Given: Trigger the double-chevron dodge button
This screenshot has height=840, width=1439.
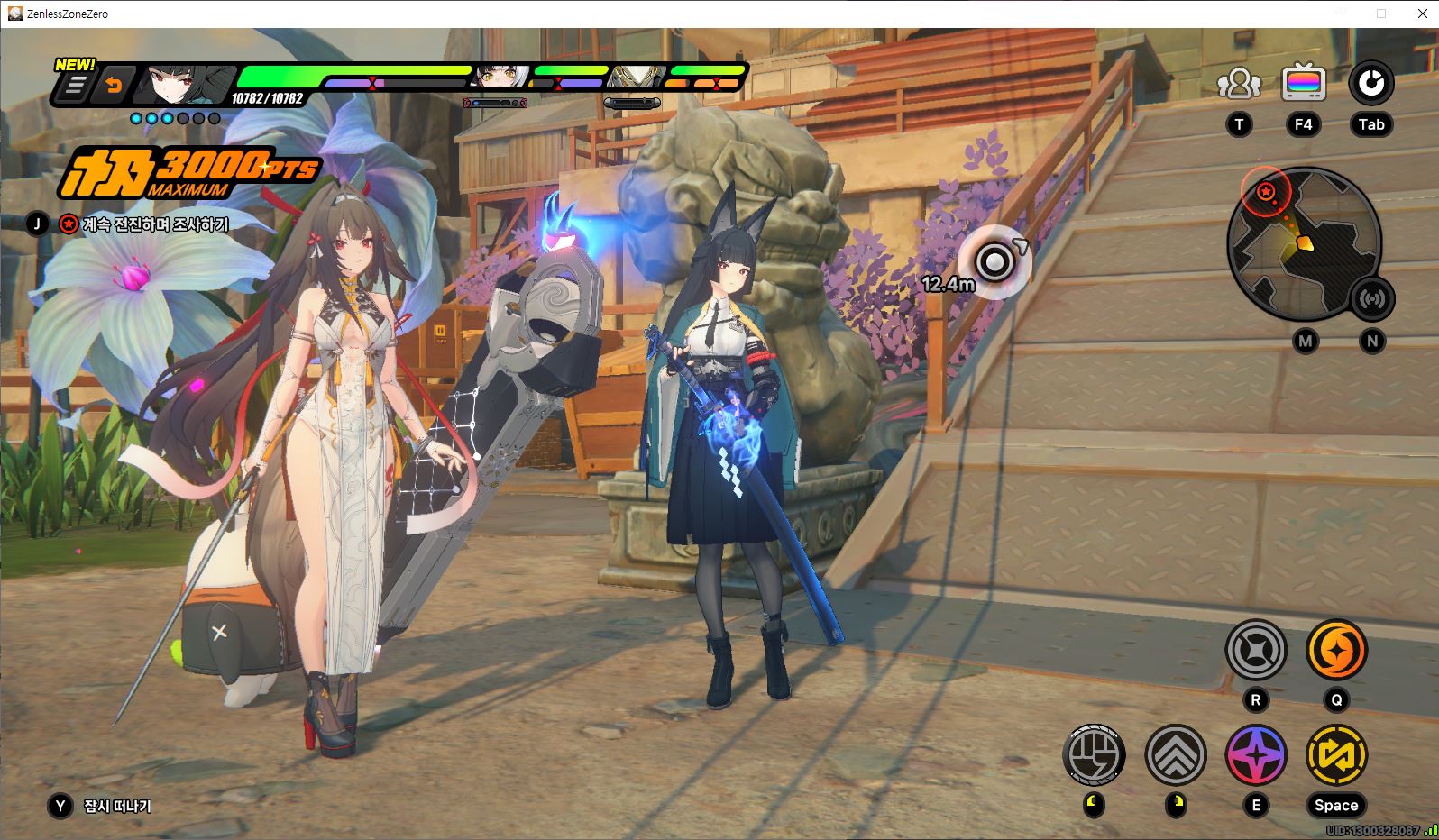Looking at the screenshot, I should 1176,754.
